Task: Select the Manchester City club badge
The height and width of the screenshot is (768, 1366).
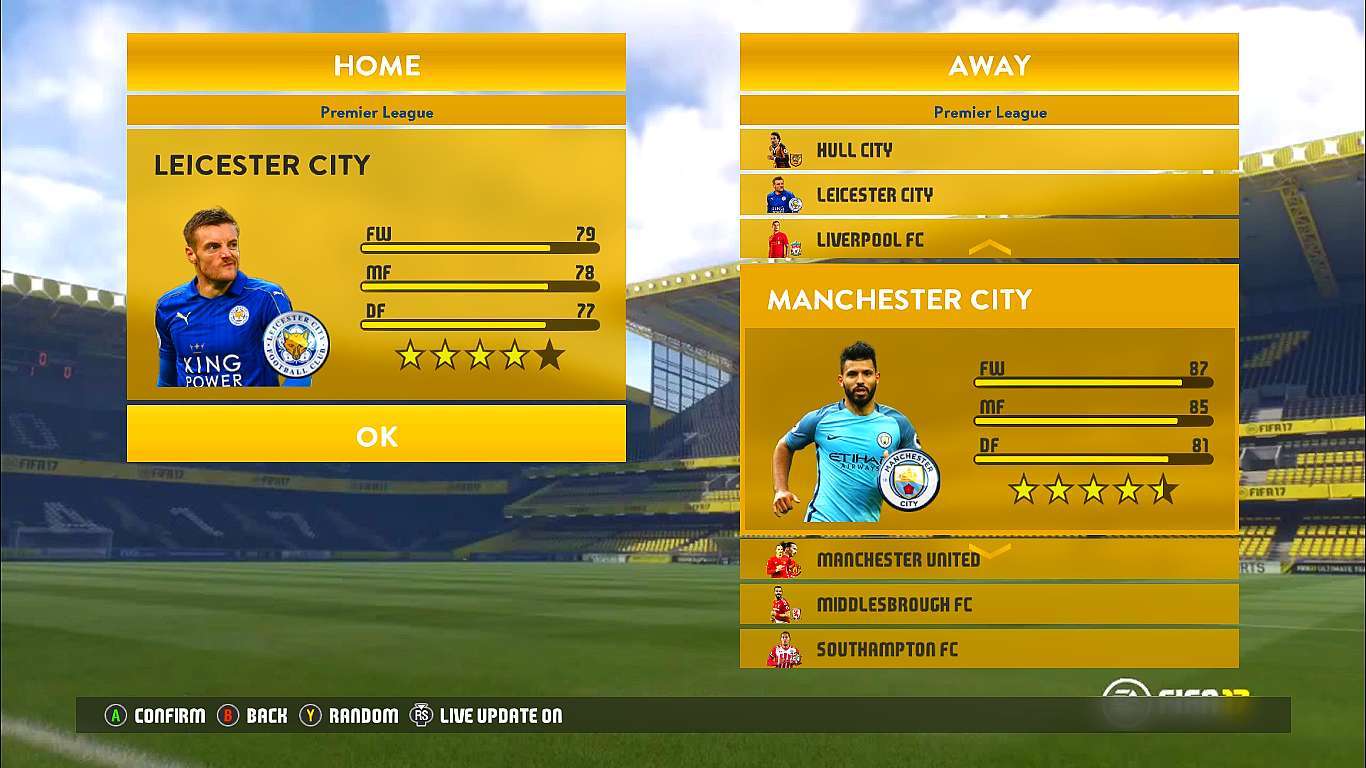Action: coord(911,480)
